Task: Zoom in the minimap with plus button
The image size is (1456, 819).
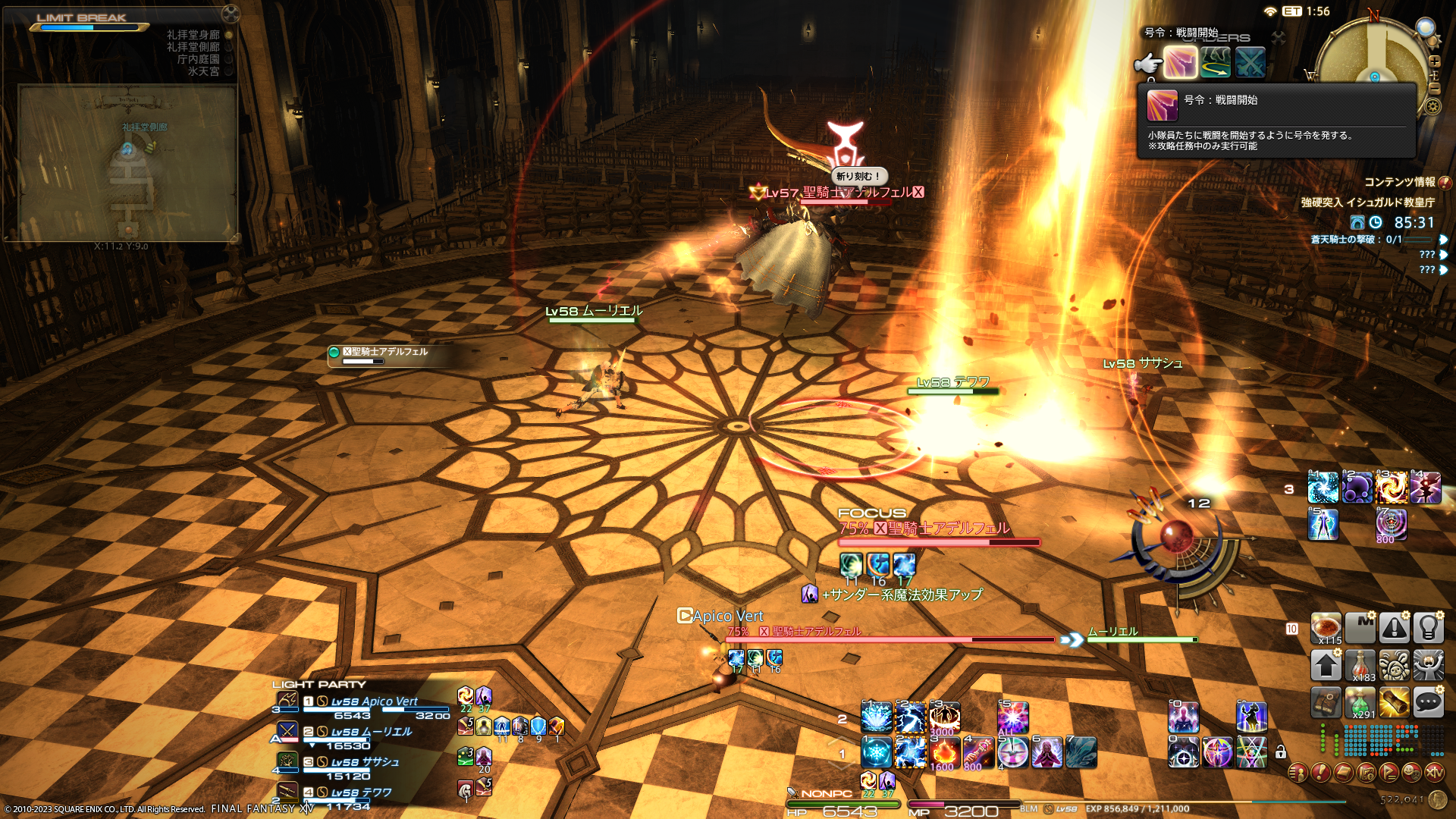Action: click(1435, 61)
